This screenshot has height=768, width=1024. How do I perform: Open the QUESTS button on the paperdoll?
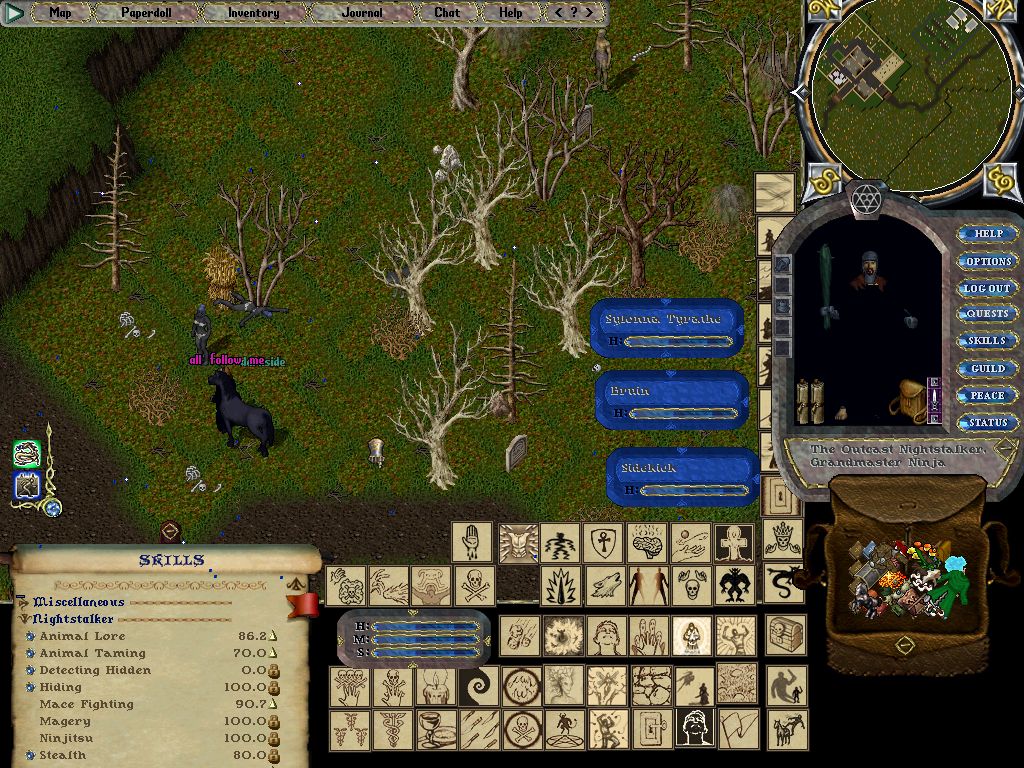(x=988, y=314)
